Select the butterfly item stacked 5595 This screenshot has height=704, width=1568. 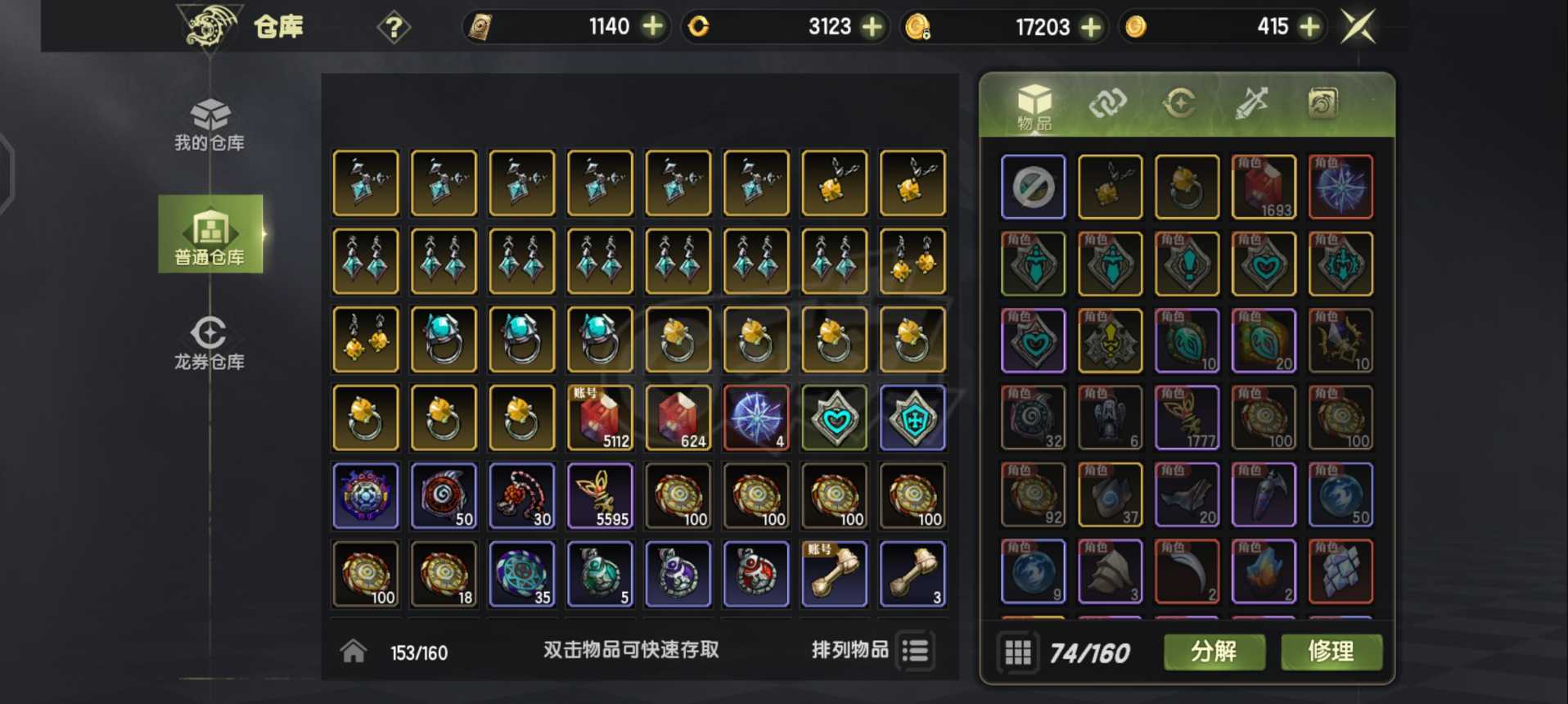(x=600, y=495)
